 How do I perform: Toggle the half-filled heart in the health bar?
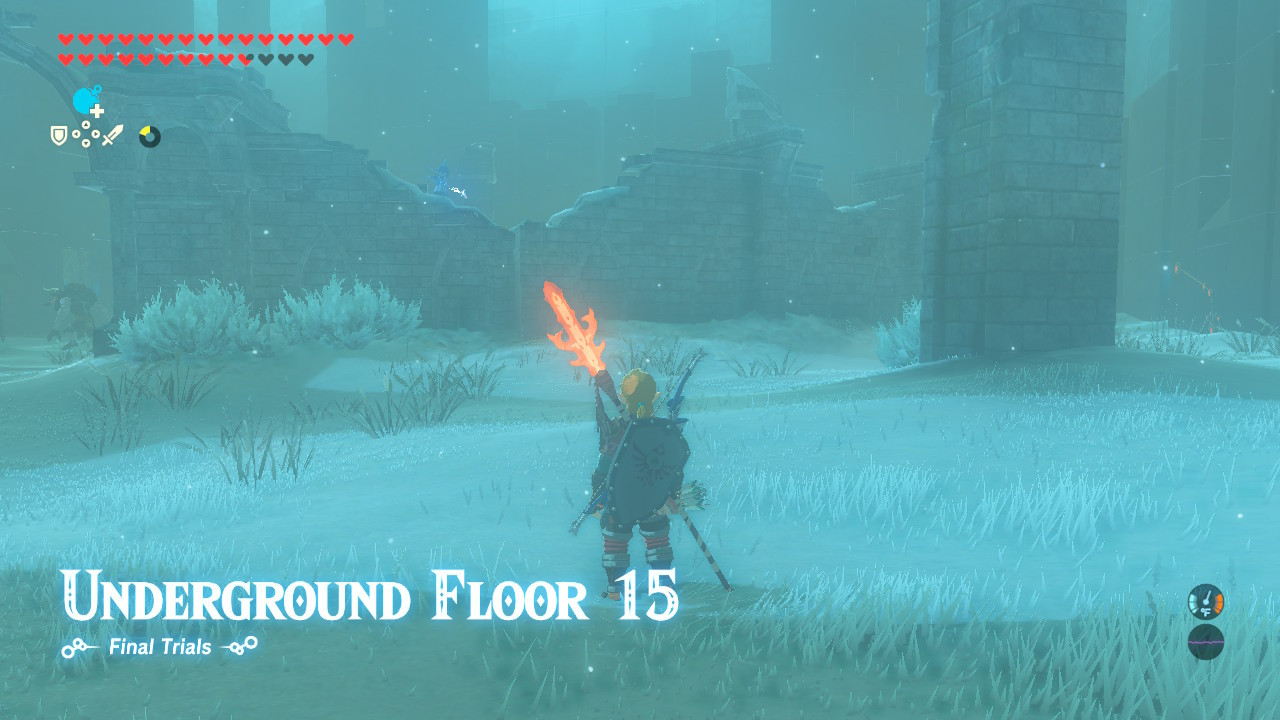[245, 57]
